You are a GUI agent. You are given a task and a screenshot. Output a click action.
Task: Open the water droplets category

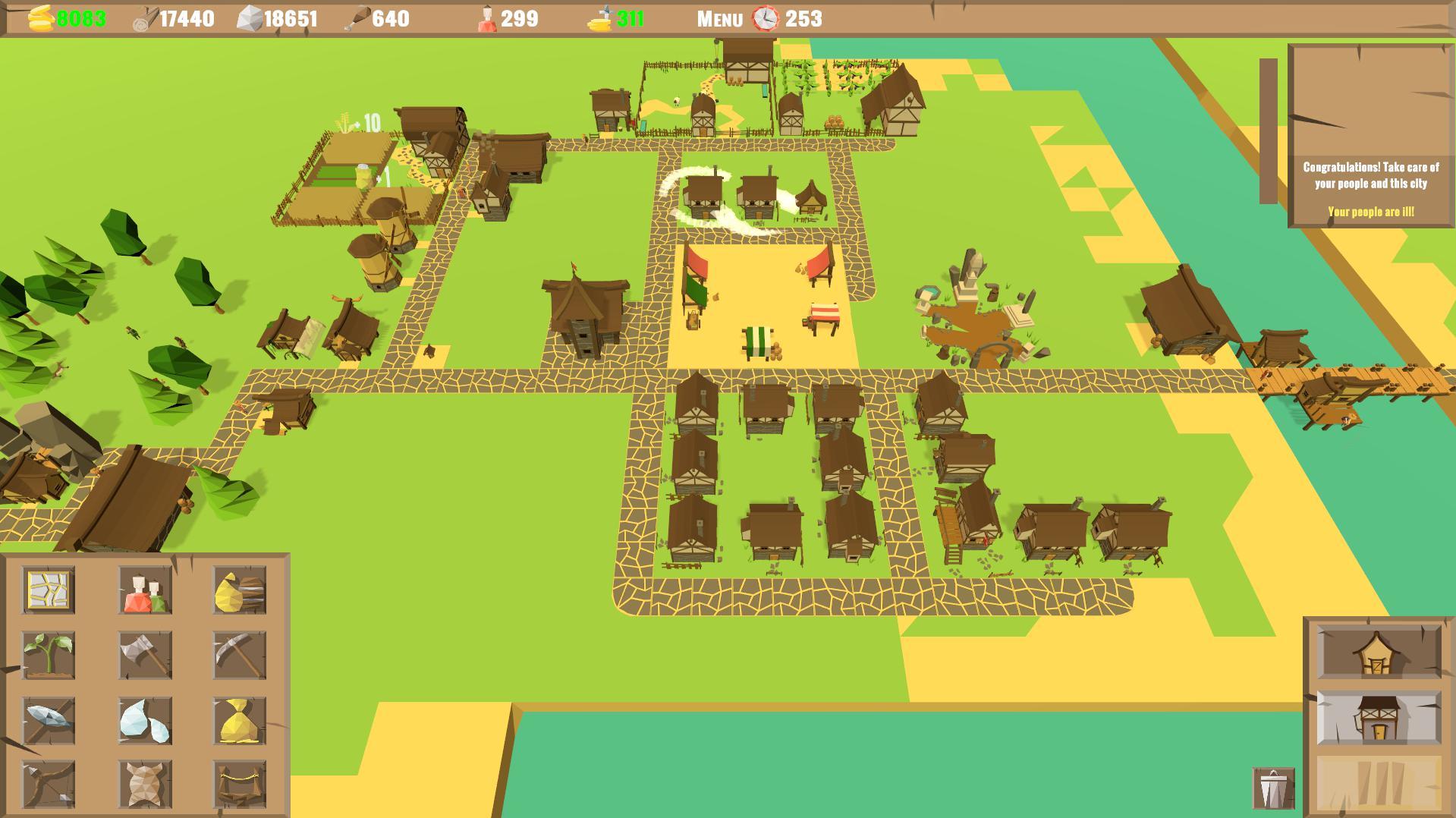click(145, 720)
